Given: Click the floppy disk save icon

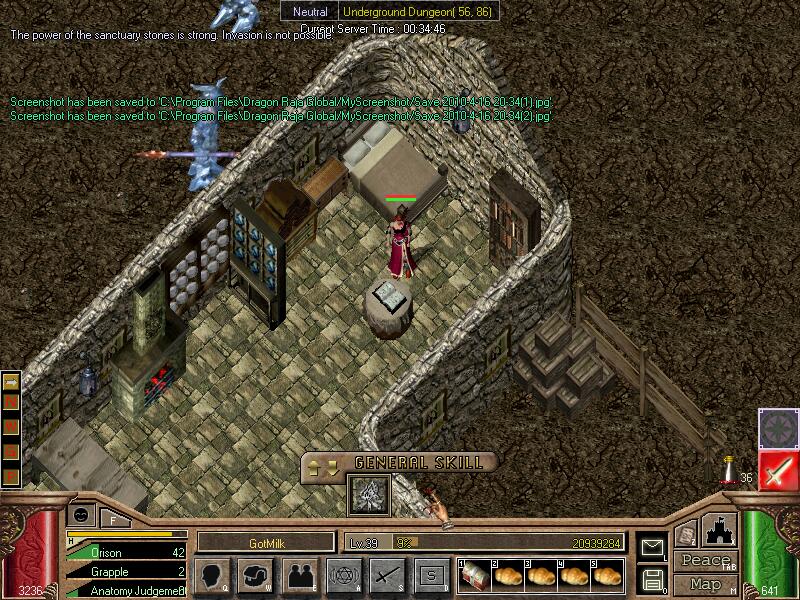Looking at the screenshot, I should pyautogui.click(x=652, y=578).
